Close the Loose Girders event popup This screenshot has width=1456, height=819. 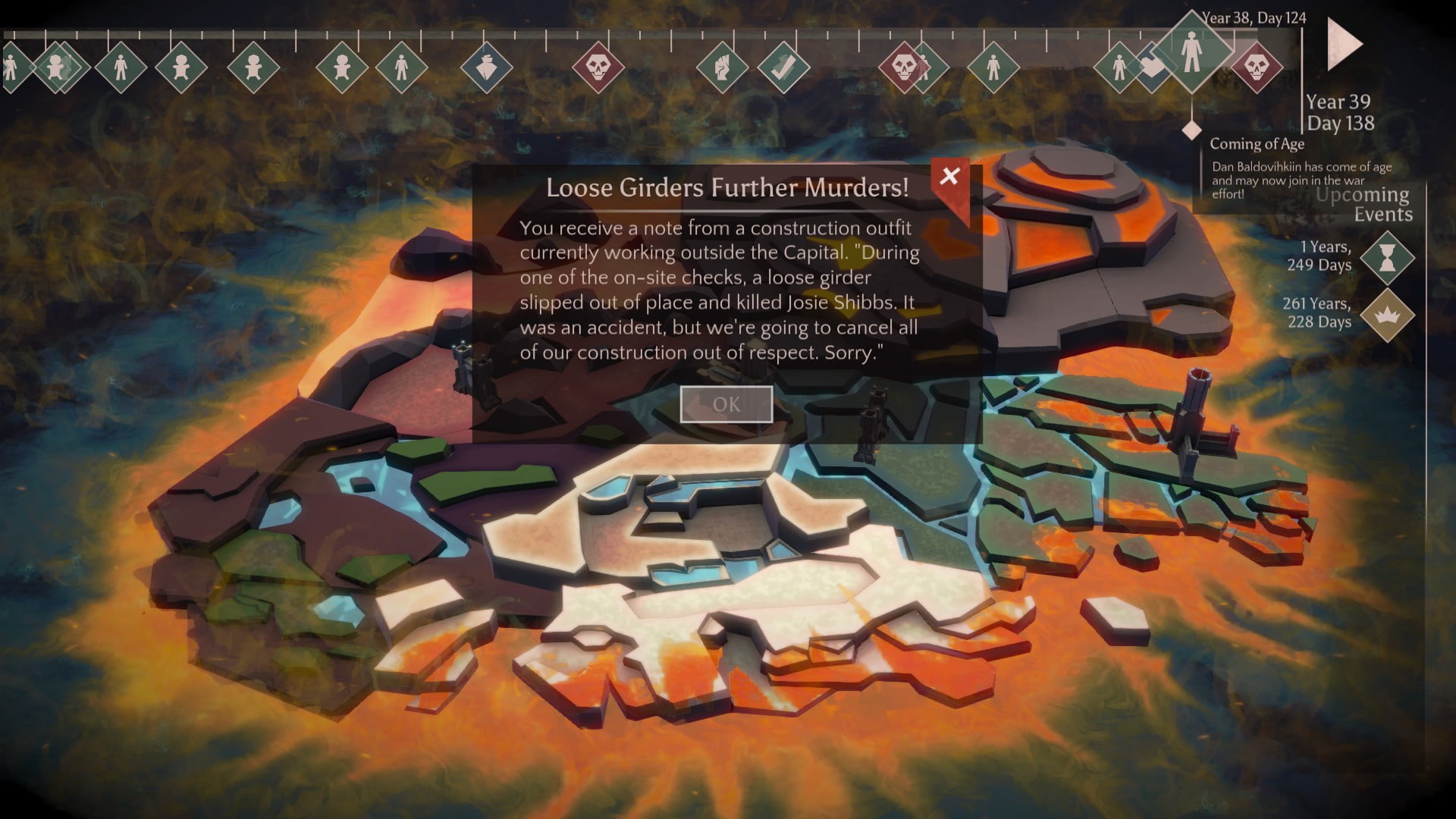(x=949, y=177)
